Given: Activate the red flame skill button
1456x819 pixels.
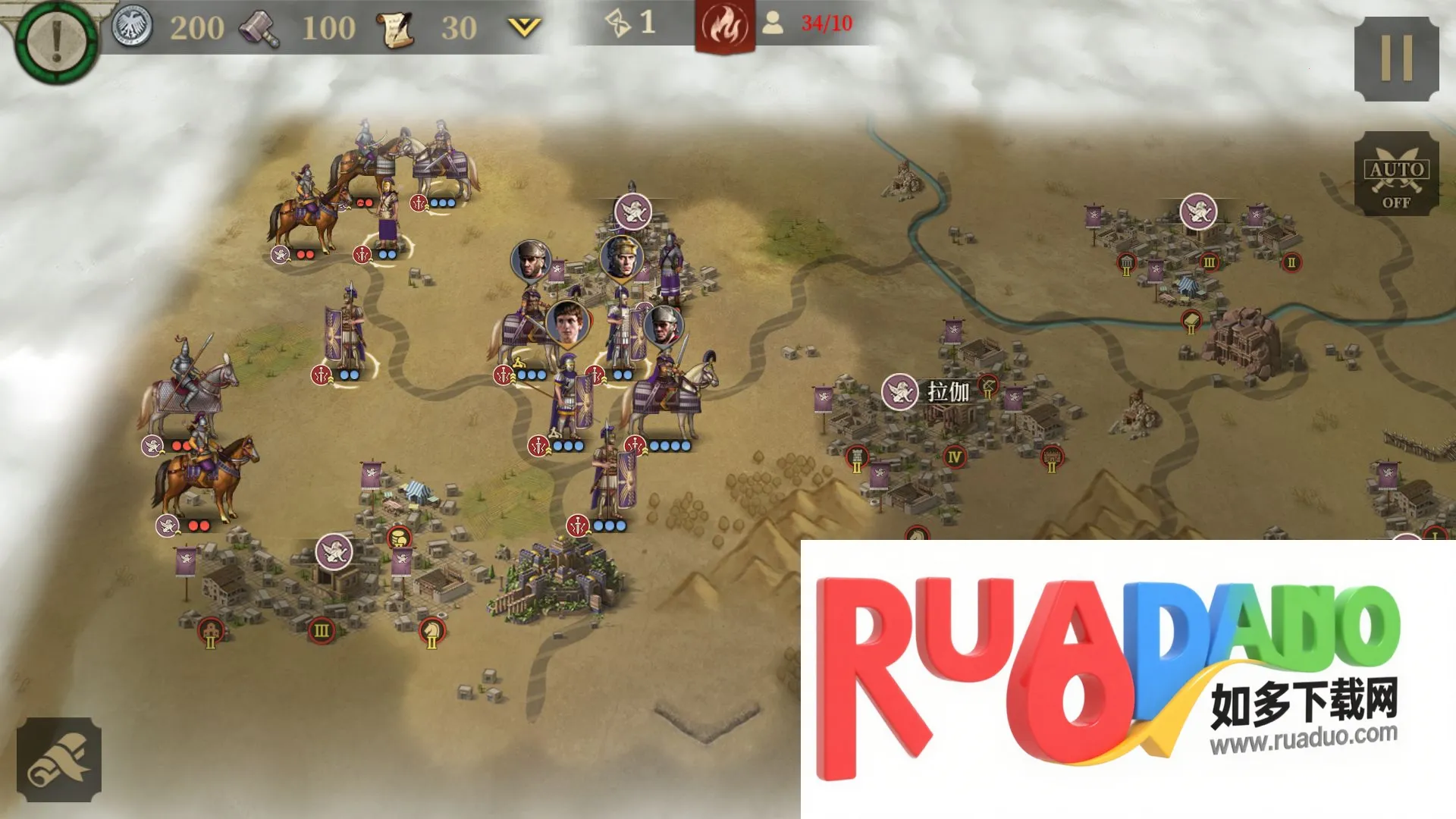Looking at the screenshot, I should pyautogui.click(x=724, y=27).
